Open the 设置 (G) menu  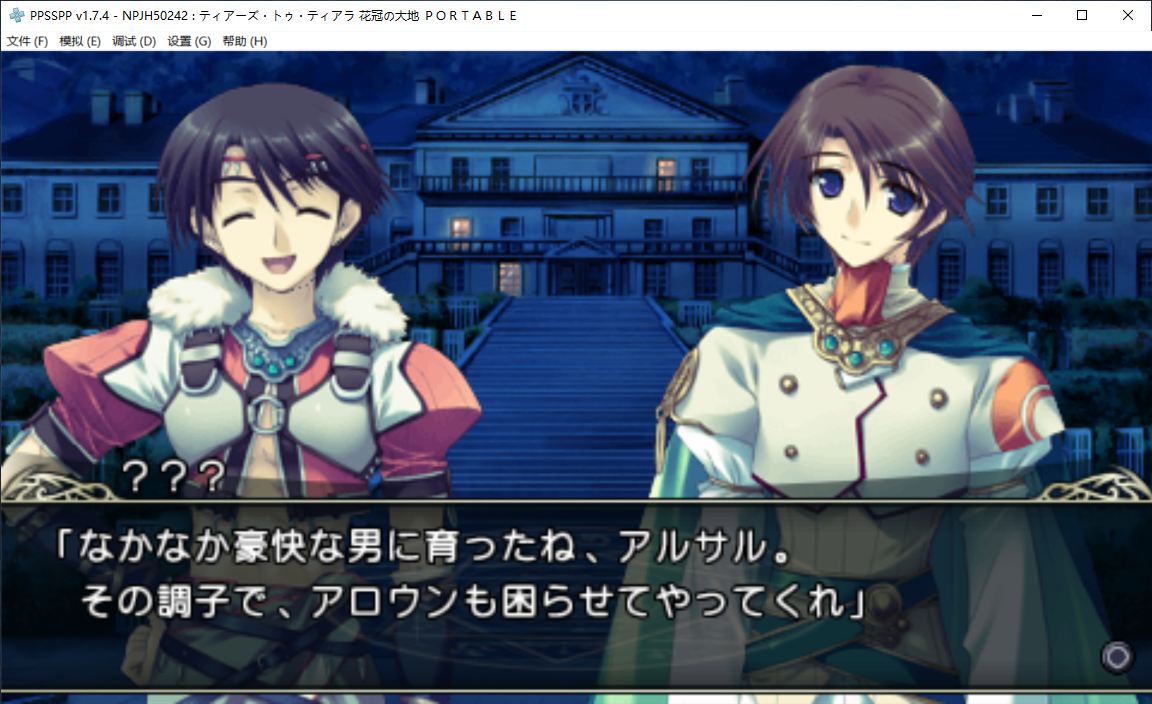[x=189, y=41]
